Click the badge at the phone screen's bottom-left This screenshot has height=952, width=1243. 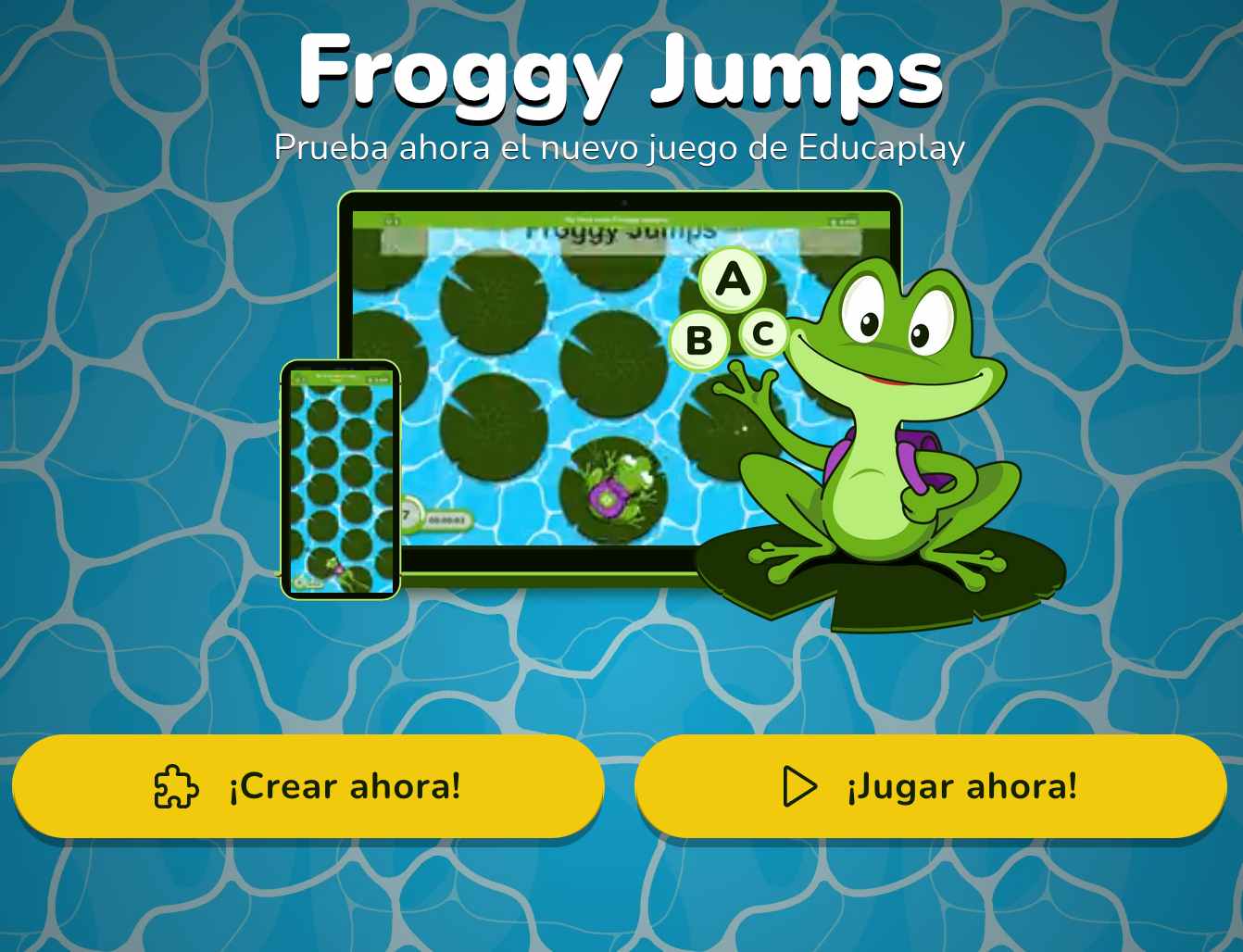pyautogui.click(x=308, y=582)
